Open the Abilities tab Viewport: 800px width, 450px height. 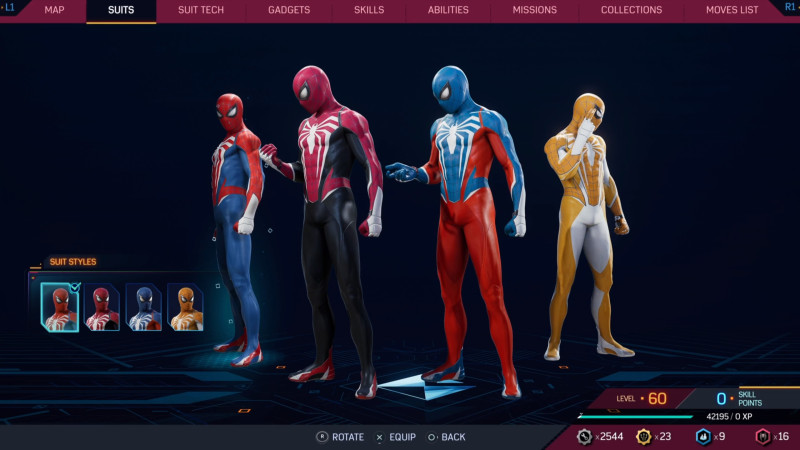(x=448, y=10)
